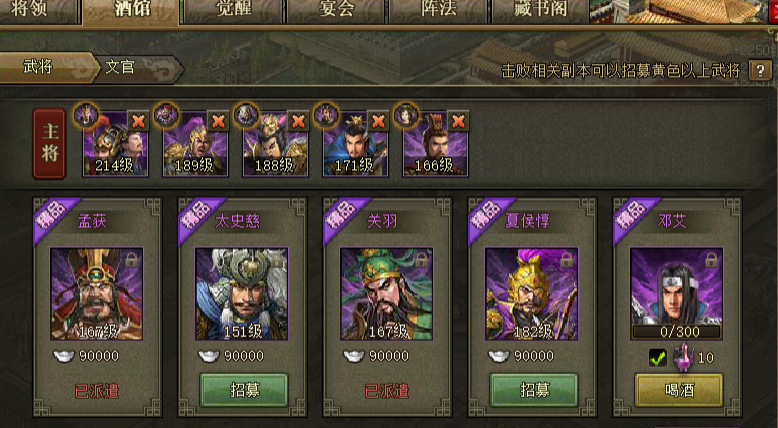The width and height of the screenshot is (778, 428).
Task: Select the level 171 general portrait
Action: (355, 145)
